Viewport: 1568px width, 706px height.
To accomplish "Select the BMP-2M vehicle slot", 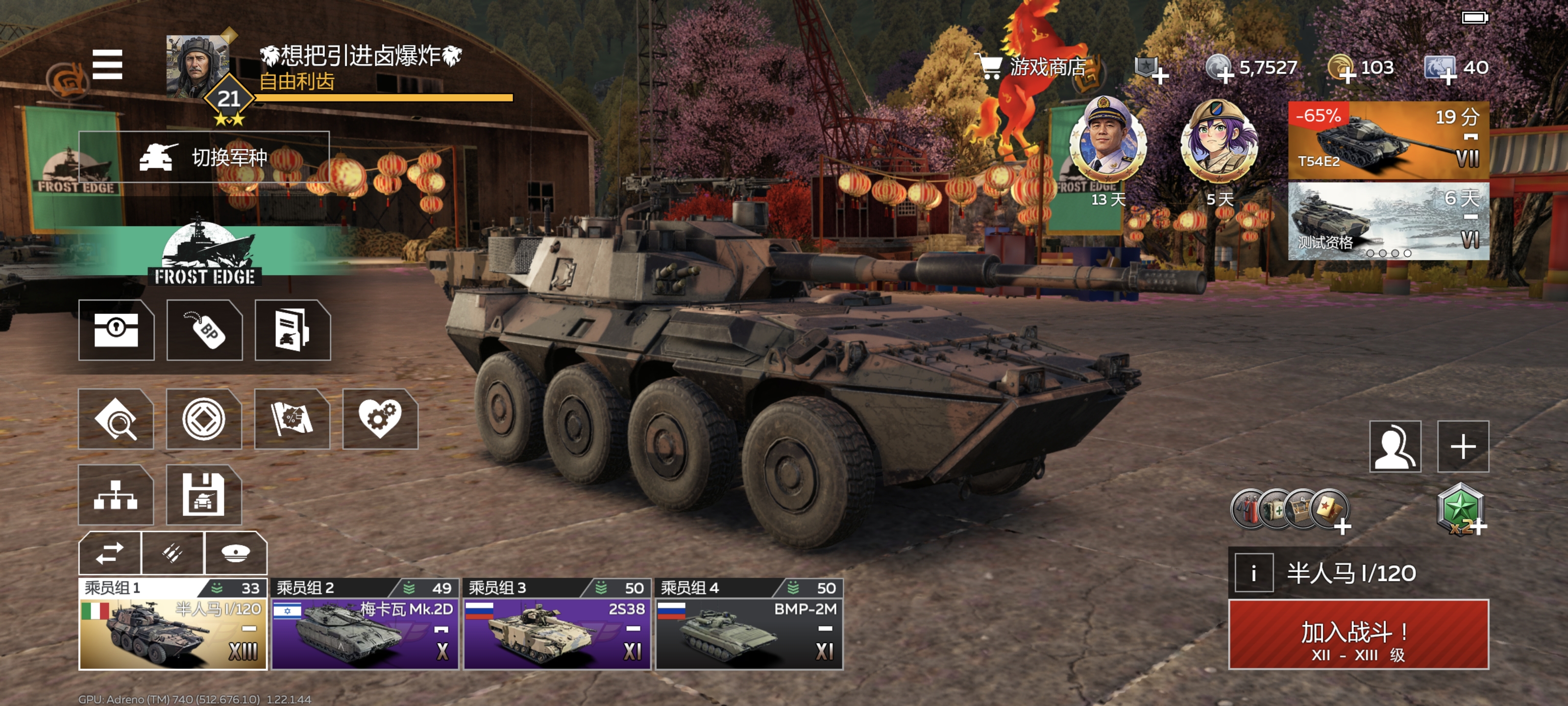I will tap(749, 625).
